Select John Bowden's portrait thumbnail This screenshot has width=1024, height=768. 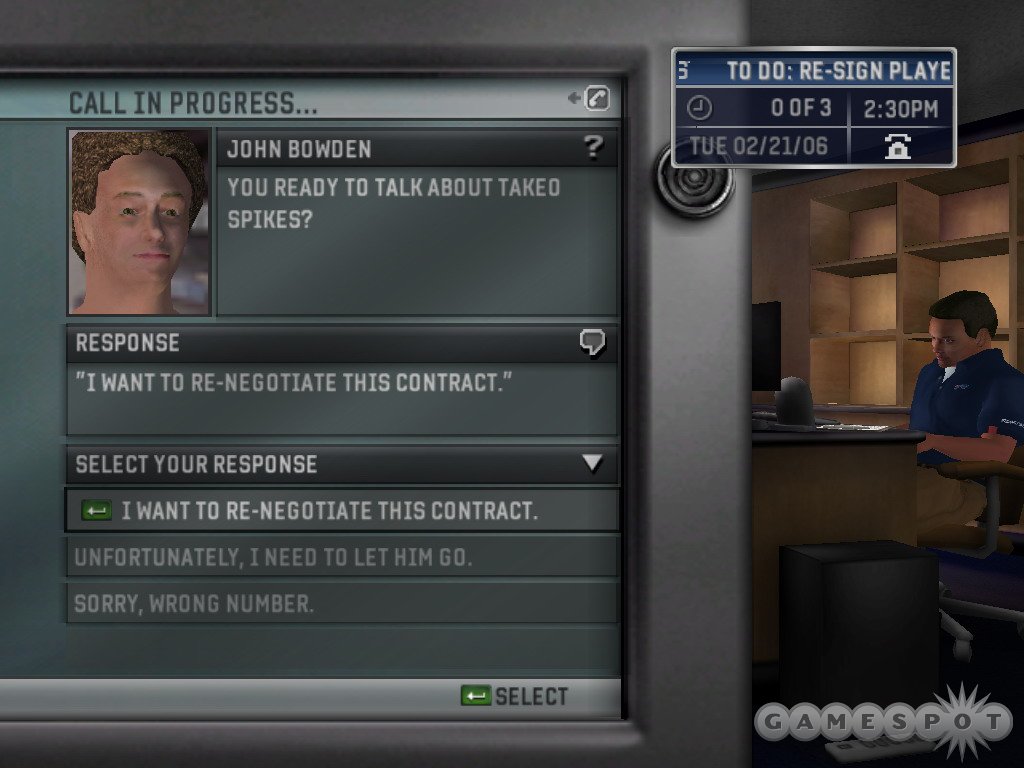139,221
